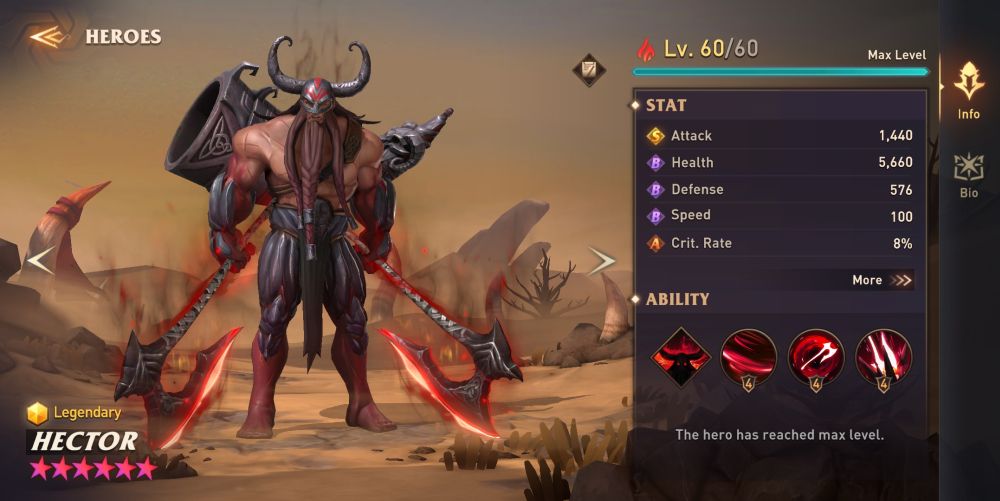
Task: Switch to the Bio tab
Action: [969, 175]
